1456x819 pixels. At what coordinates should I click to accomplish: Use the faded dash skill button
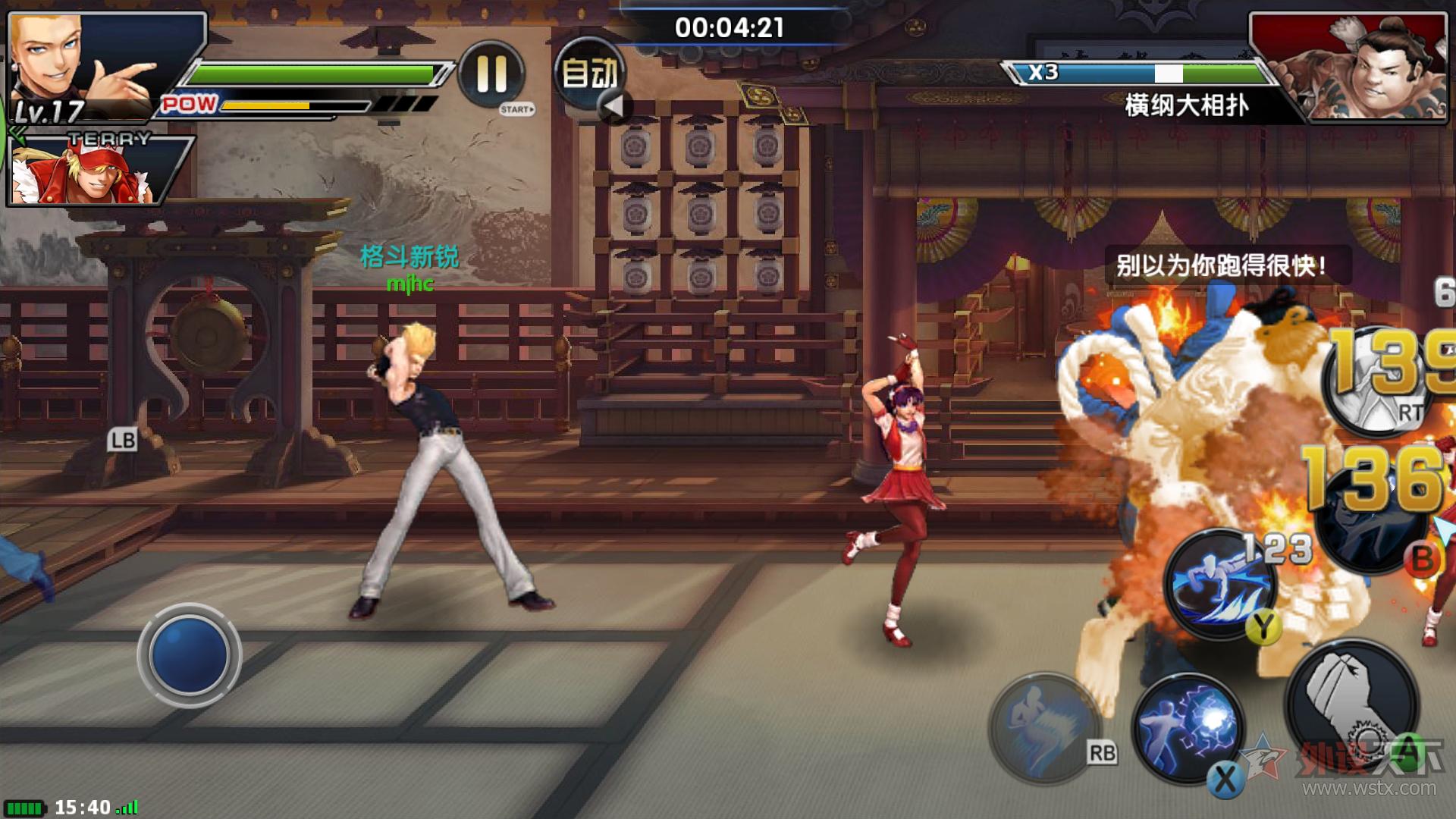(1045, 728)
